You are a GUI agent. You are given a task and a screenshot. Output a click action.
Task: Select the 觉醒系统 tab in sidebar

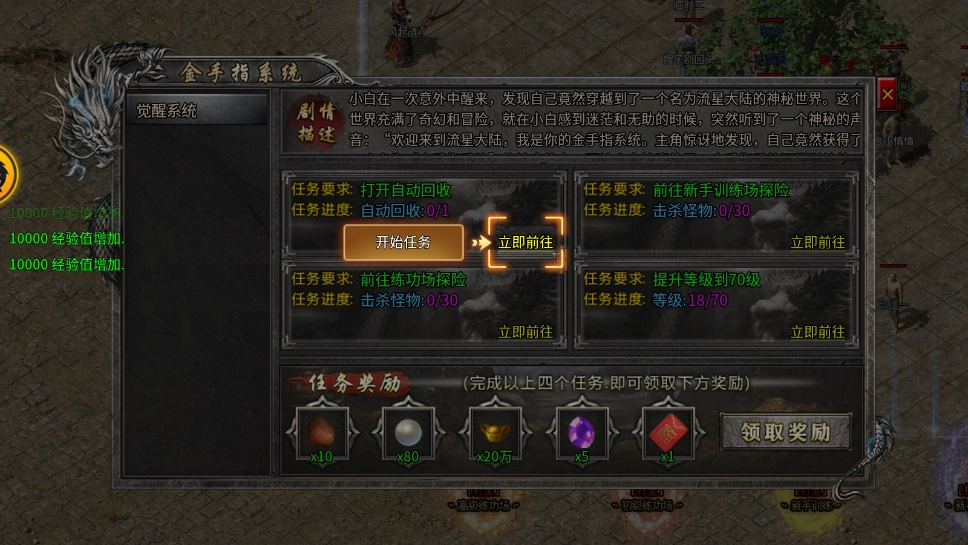pyautogui.click(x=197, y=111)
